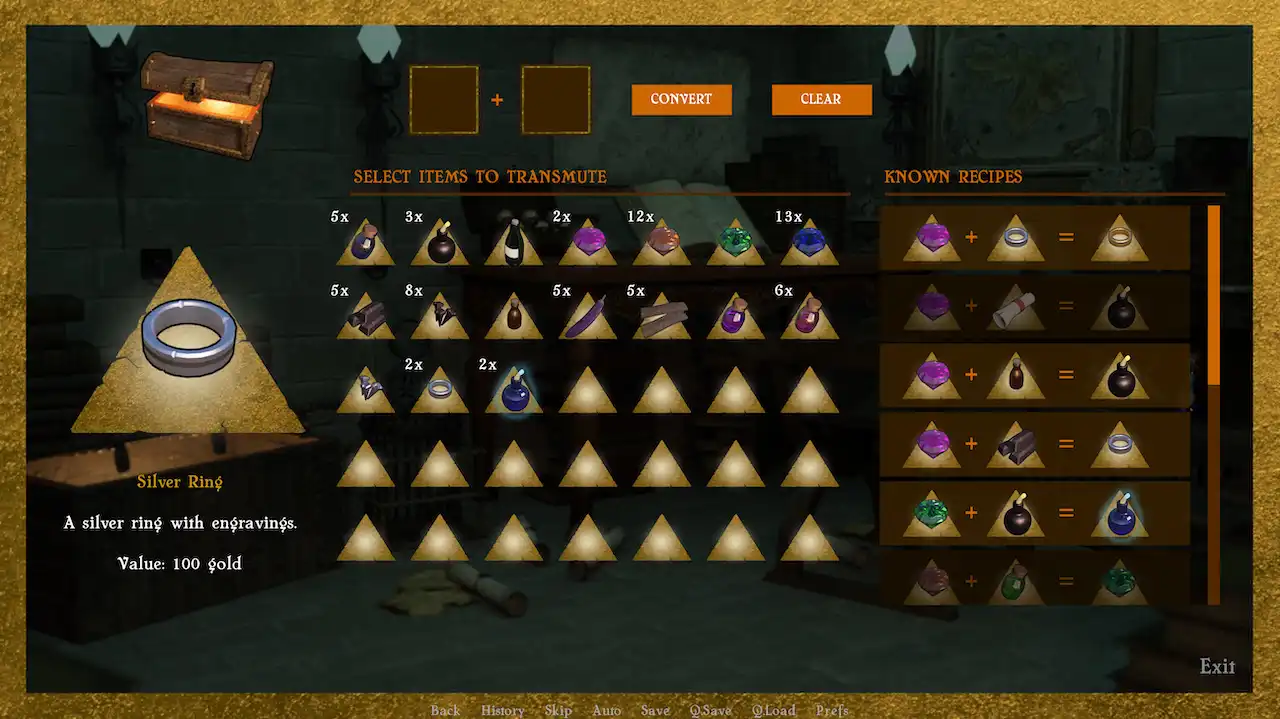Click the known recipes scrollbar
1280x719 pixels.
tap(1214, 295)
